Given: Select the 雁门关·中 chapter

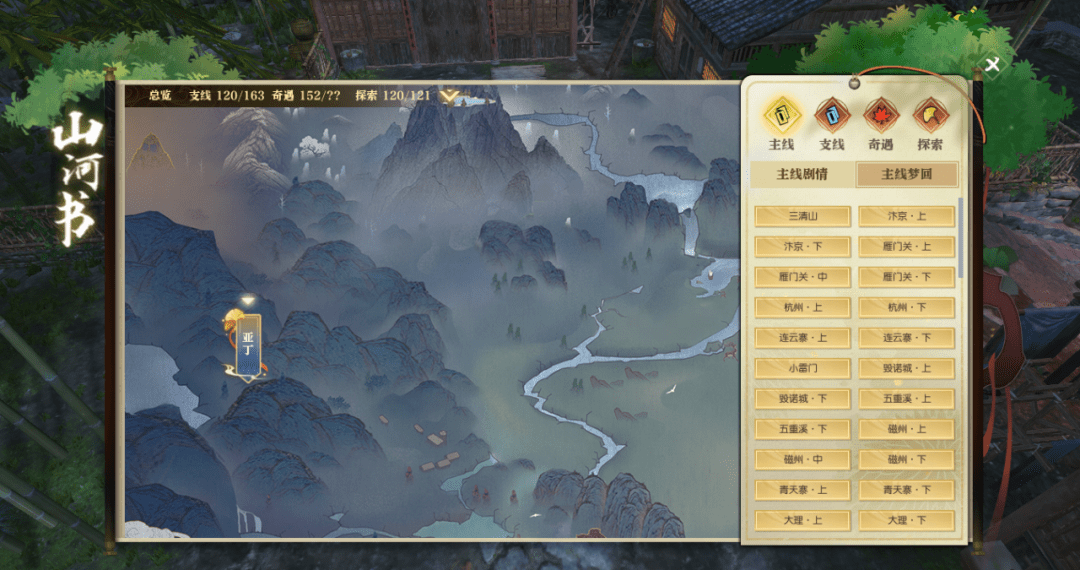Looking at the screenshot, I should click(x=802, y=277).
